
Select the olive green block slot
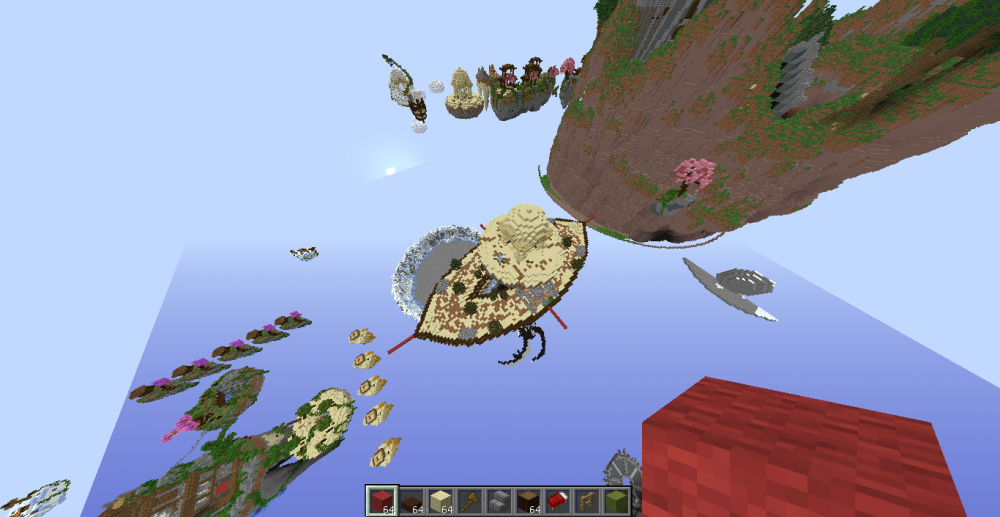[615, 500]
